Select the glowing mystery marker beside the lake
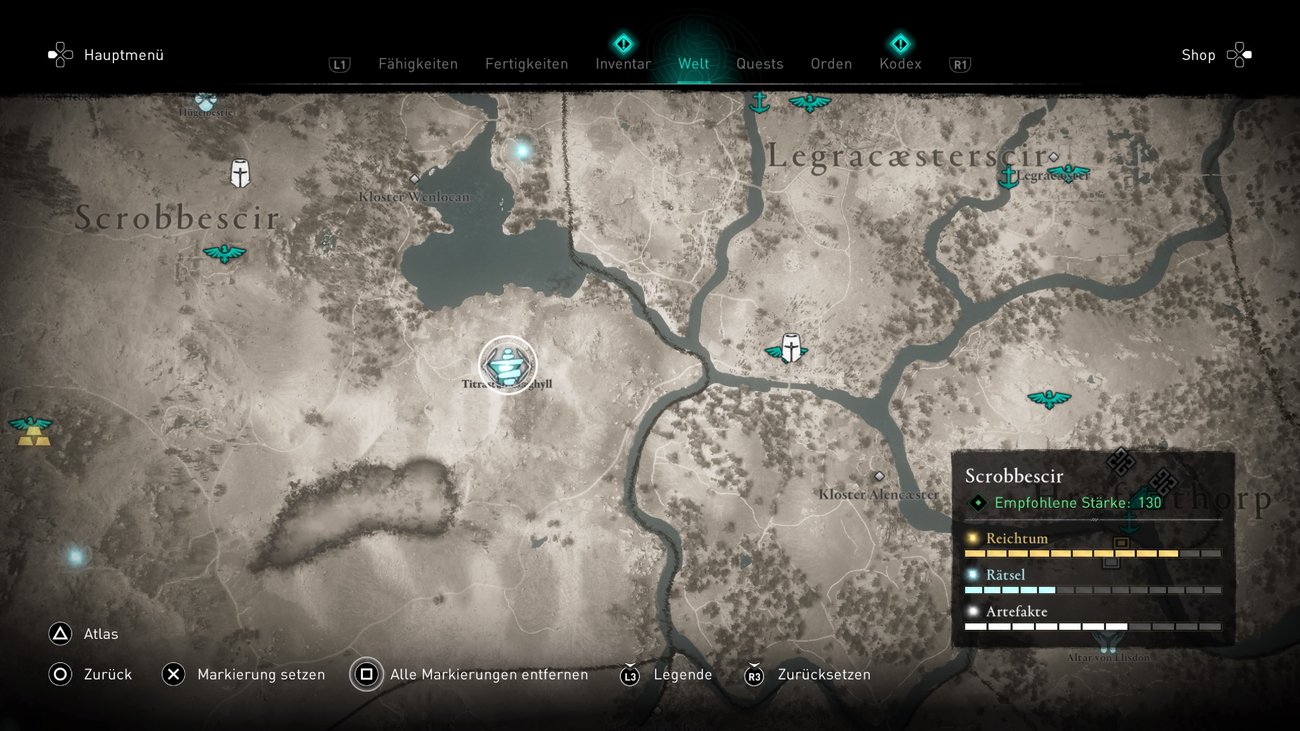Screen dimensions: 1300x731 521,151
